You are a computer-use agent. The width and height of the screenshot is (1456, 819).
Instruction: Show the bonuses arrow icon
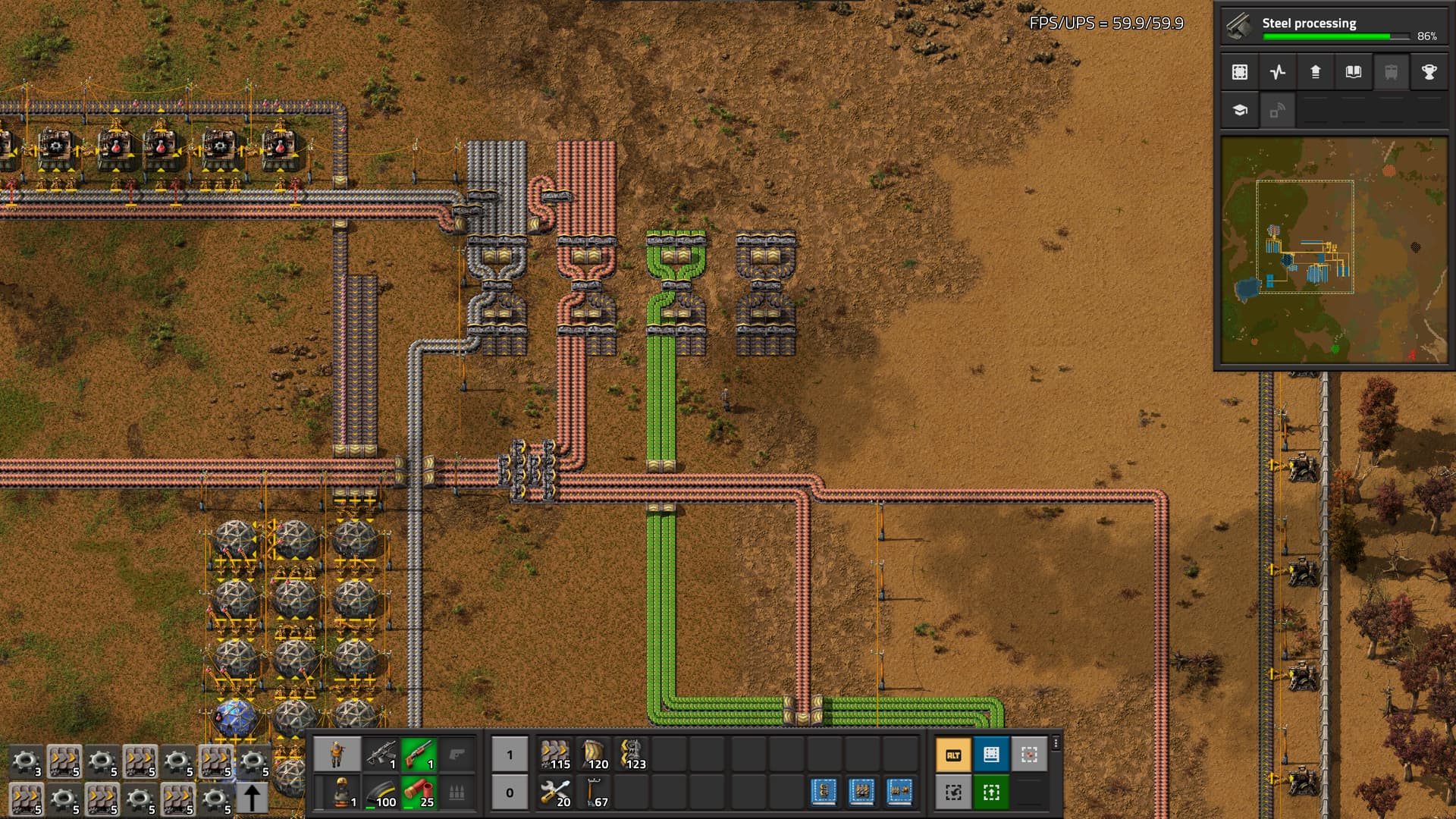coord(1316,72)
